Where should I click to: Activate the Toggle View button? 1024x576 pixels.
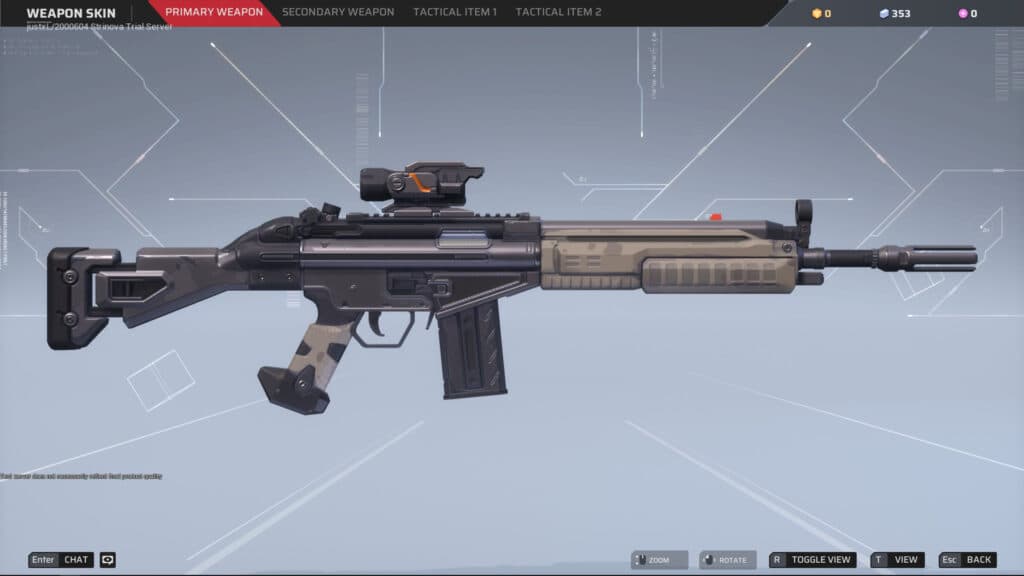[812, 560]
